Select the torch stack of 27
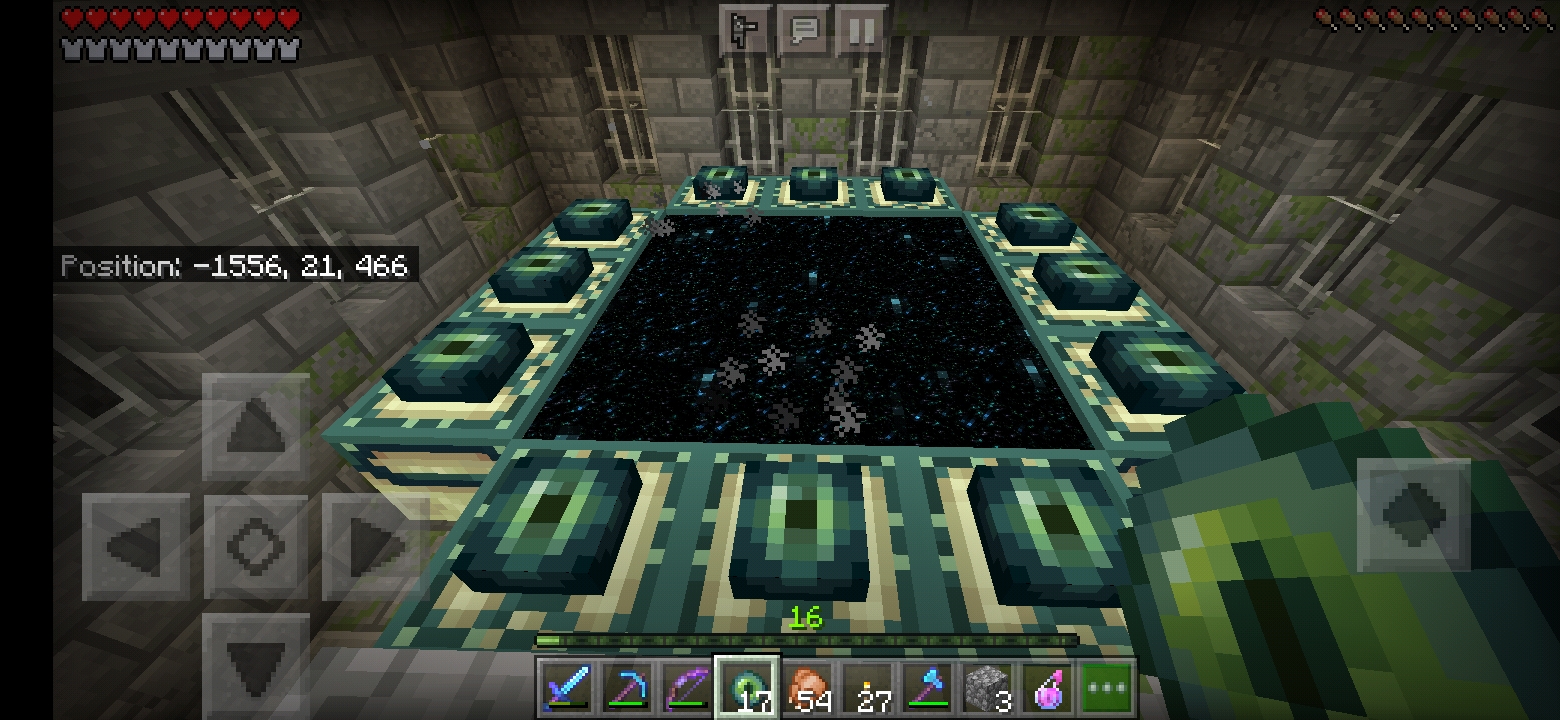The image size is (1560, 720). tap(867, 688)
